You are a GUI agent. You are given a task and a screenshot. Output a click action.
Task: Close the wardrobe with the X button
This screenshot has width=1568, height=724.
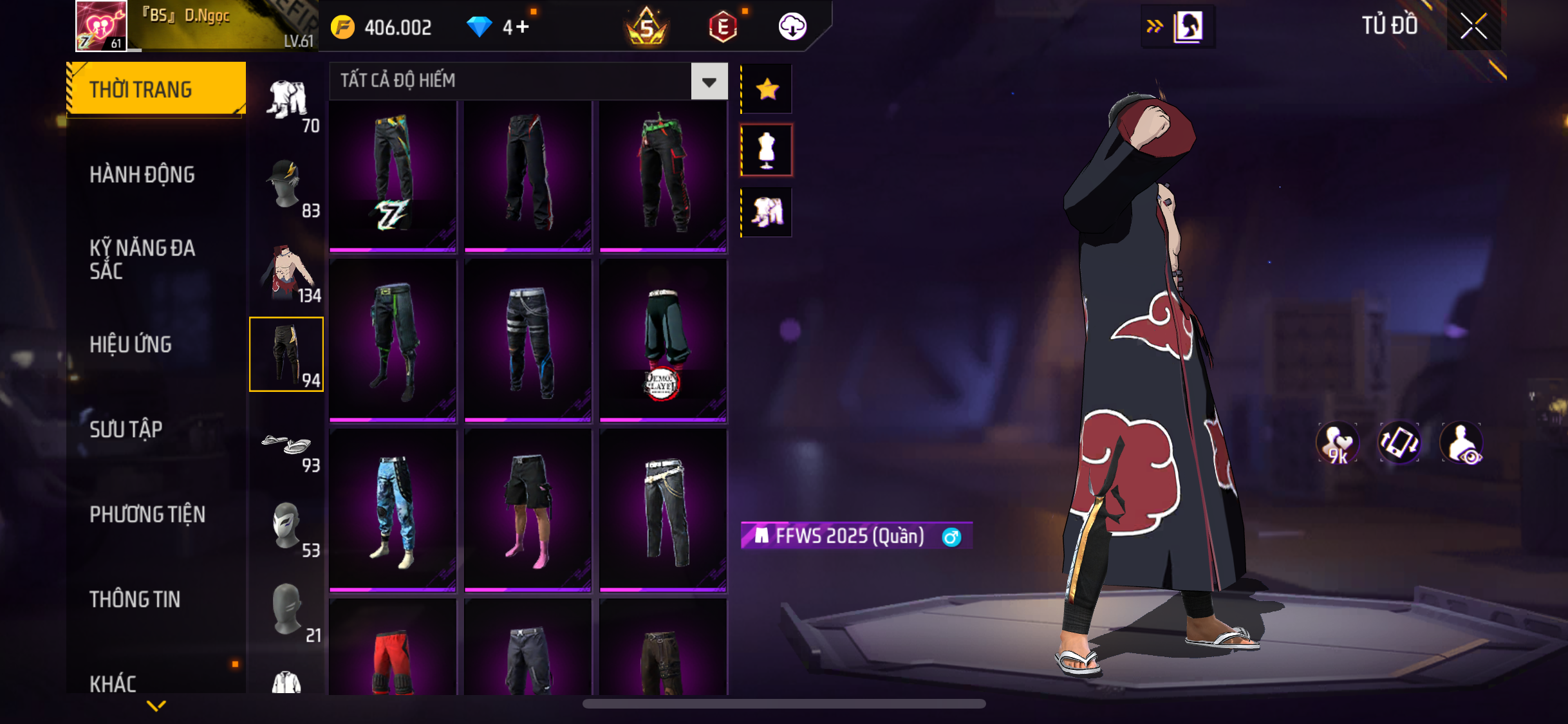1473,26
